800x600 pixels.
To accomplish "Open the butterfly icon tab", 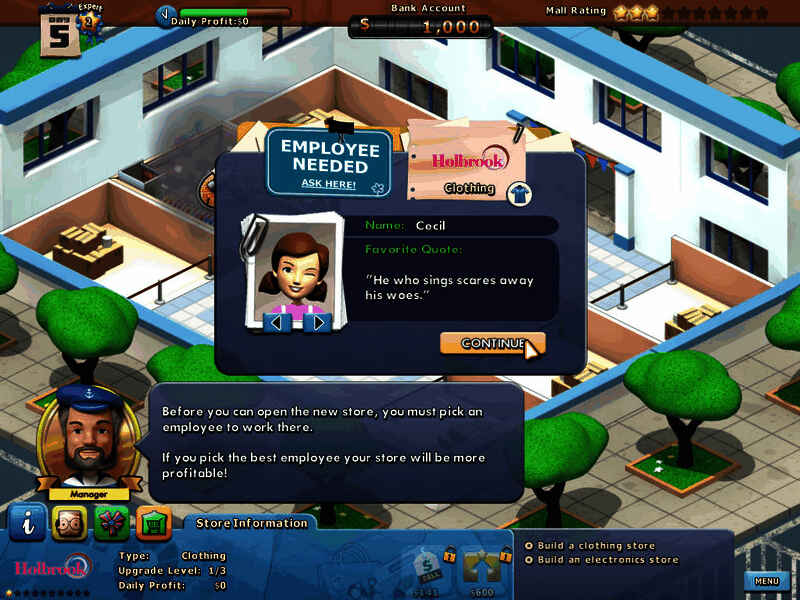I will point(111,522).
